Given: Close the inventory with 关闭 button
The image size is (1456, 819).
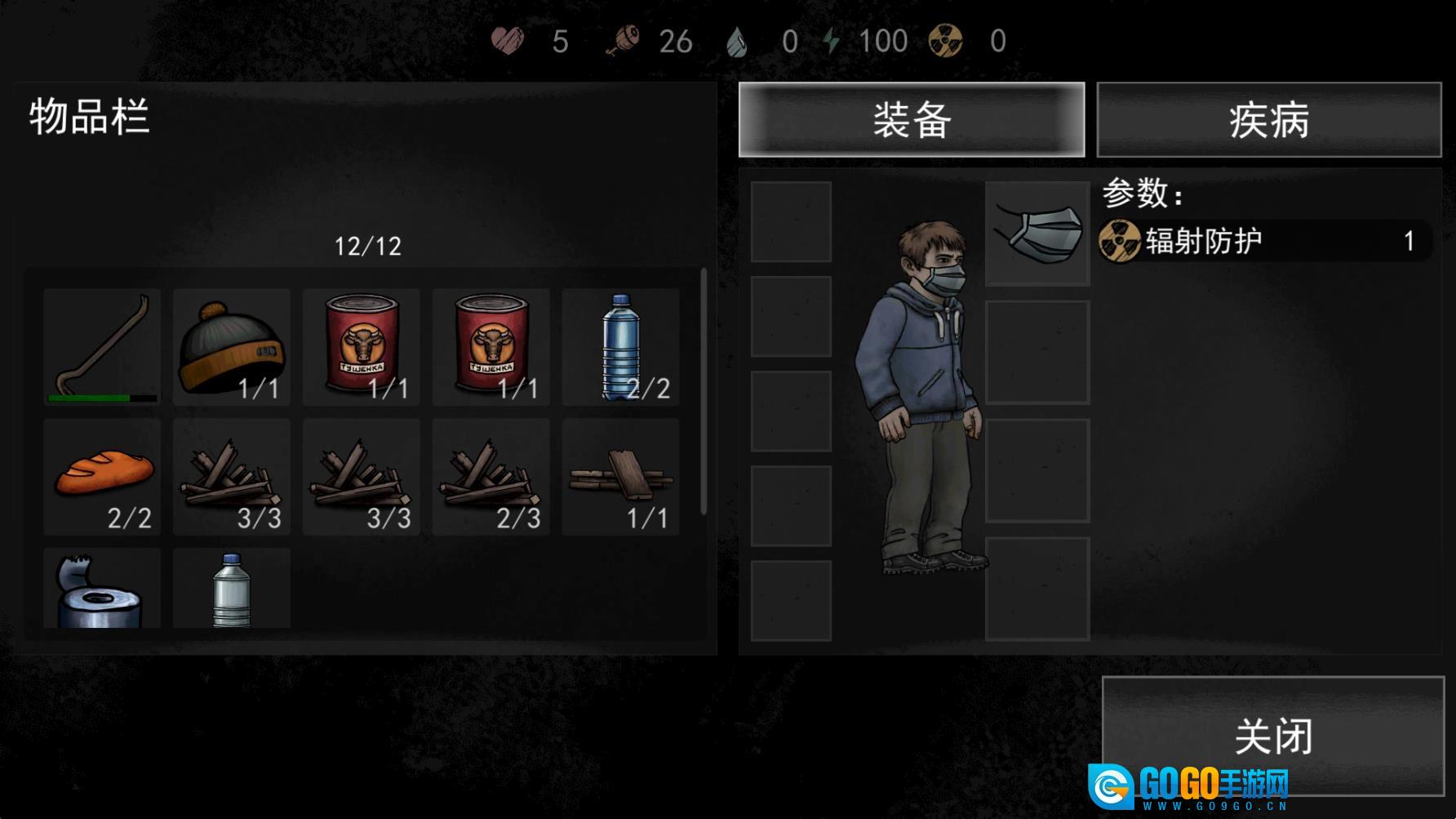Looking at the screenshot, I should point(1272,735).
